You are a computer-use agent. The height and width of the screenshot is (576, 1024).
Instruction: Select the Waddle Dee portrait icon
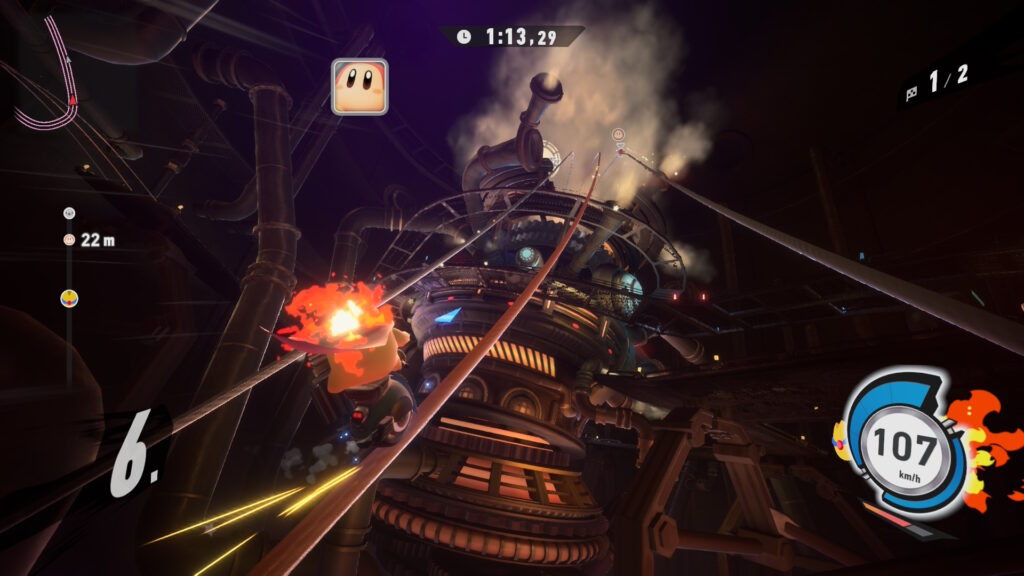tap(359, 87)
